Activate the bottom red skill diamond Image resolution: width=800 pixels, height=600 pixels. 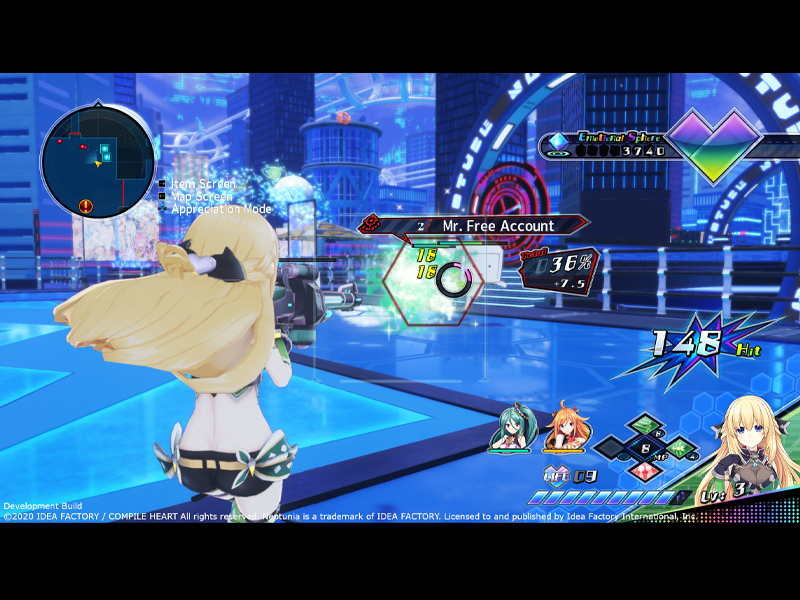644,468
